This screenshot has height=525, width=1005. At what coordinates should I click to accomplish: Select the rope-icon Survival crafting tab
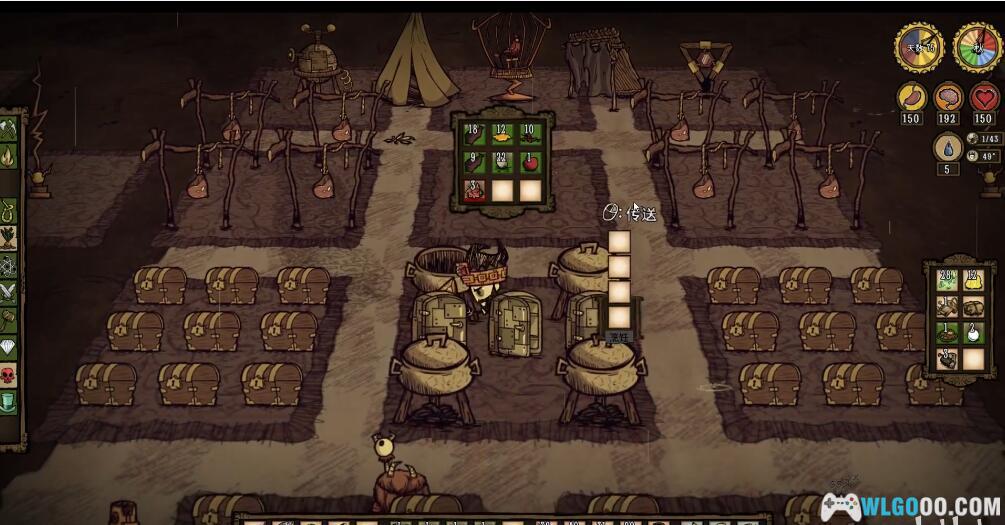[x=9, y=211]
